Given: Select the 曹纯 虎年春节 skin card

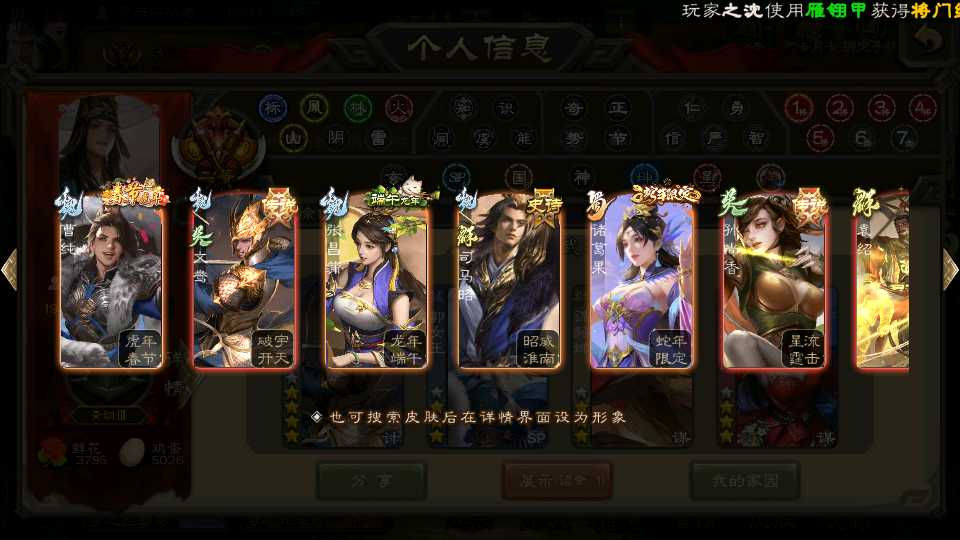Looking at the screenshot, I should tap(111, 281).
